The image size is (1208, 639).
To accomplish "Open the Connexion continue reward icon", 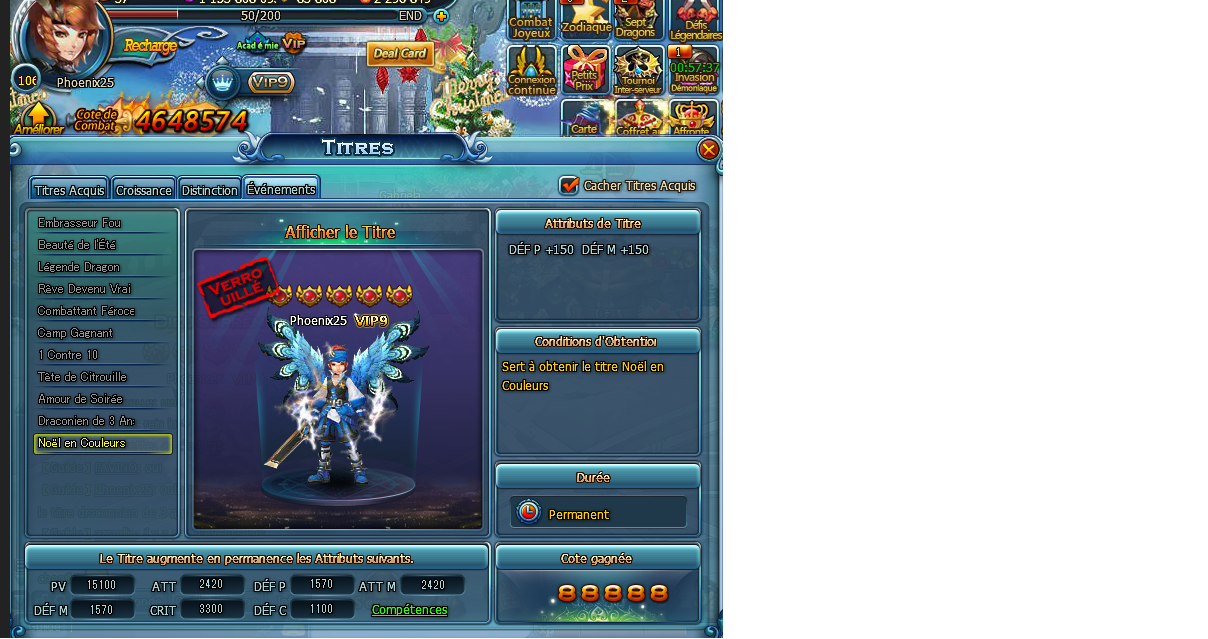I will pos(532,70).
